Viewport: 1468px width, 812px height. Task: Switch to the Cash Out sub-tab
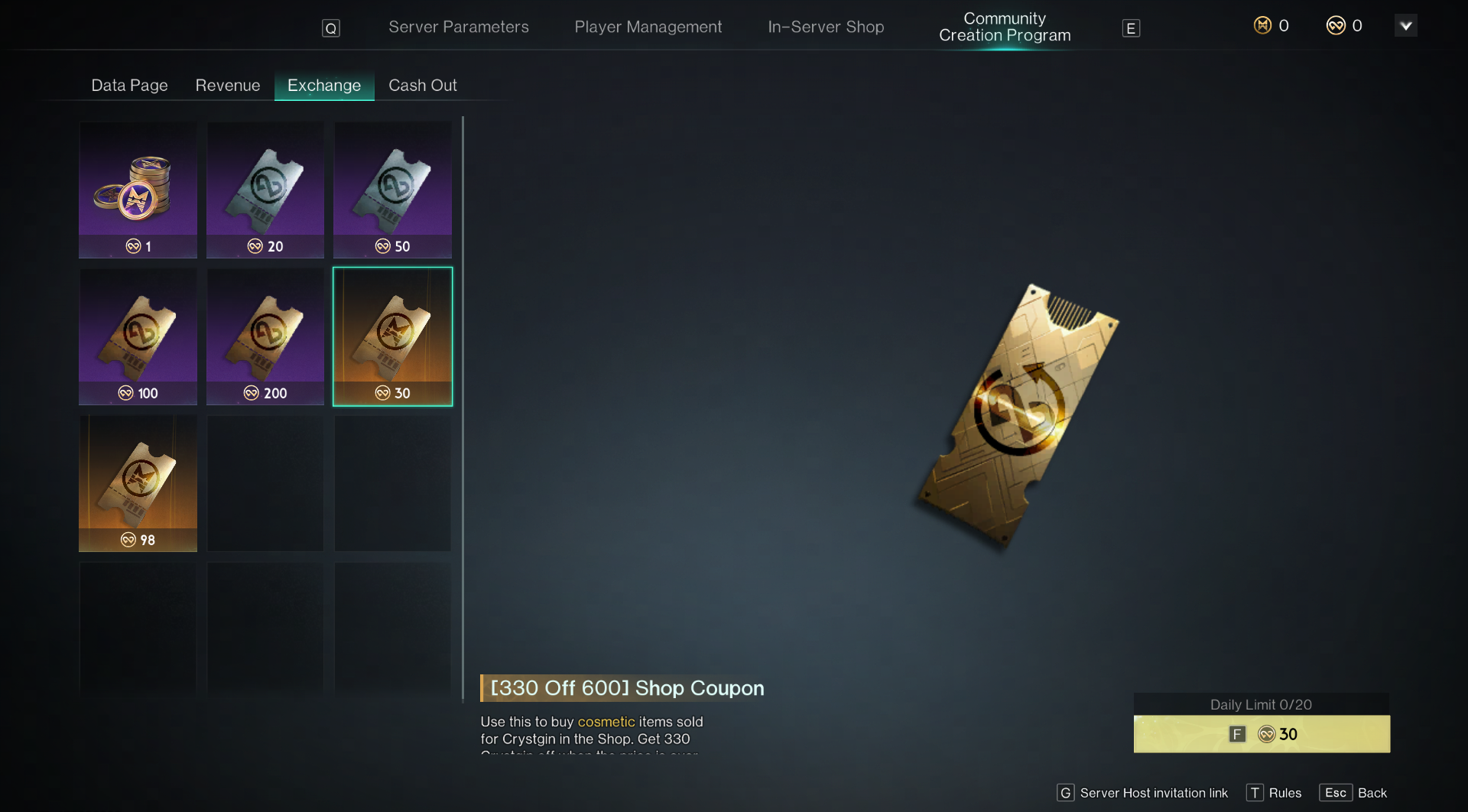pos(422,86)
